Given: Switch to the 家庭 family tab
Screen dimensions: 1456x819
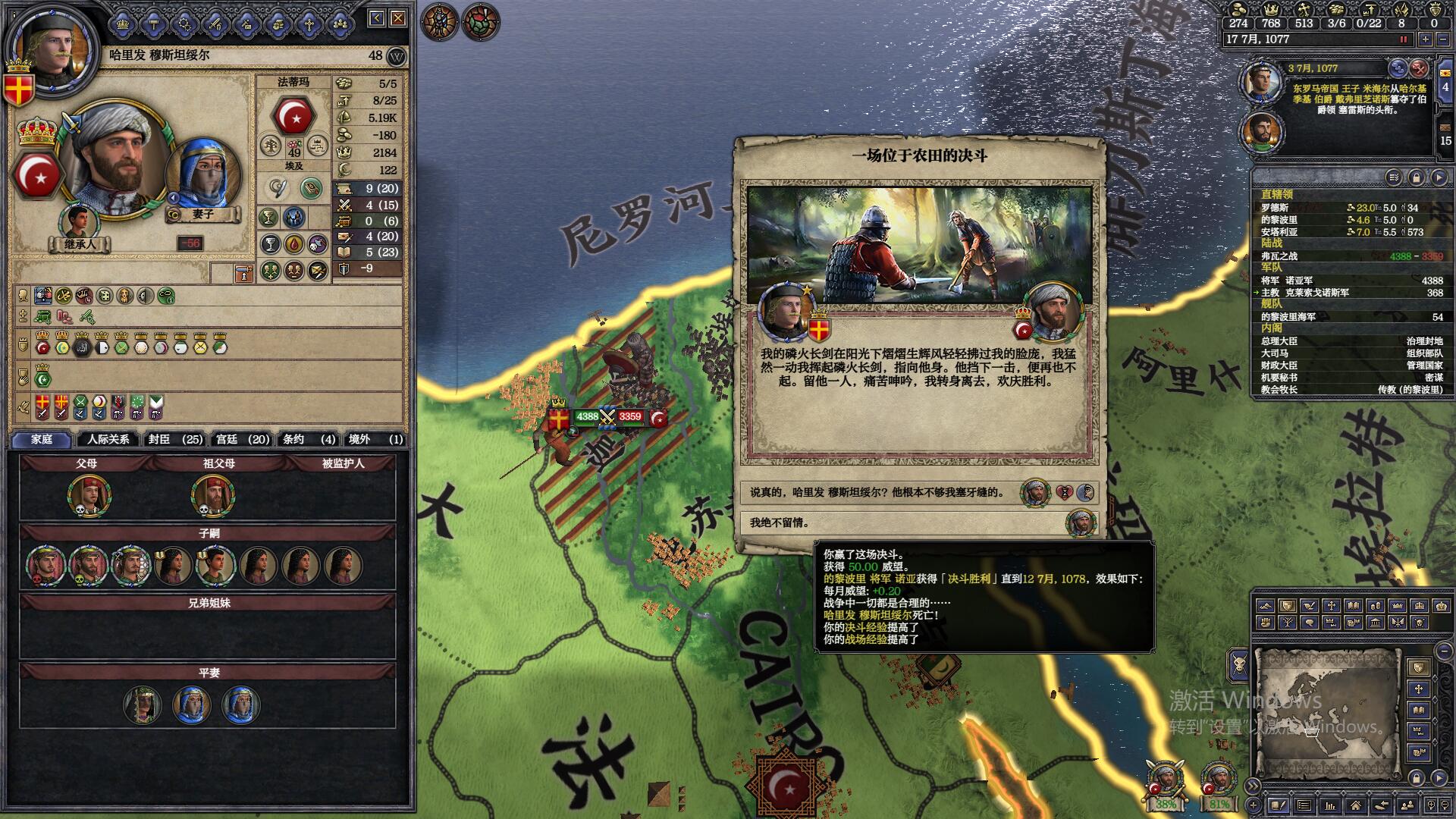Looking at the screenshot, I should tap(42, 439).
